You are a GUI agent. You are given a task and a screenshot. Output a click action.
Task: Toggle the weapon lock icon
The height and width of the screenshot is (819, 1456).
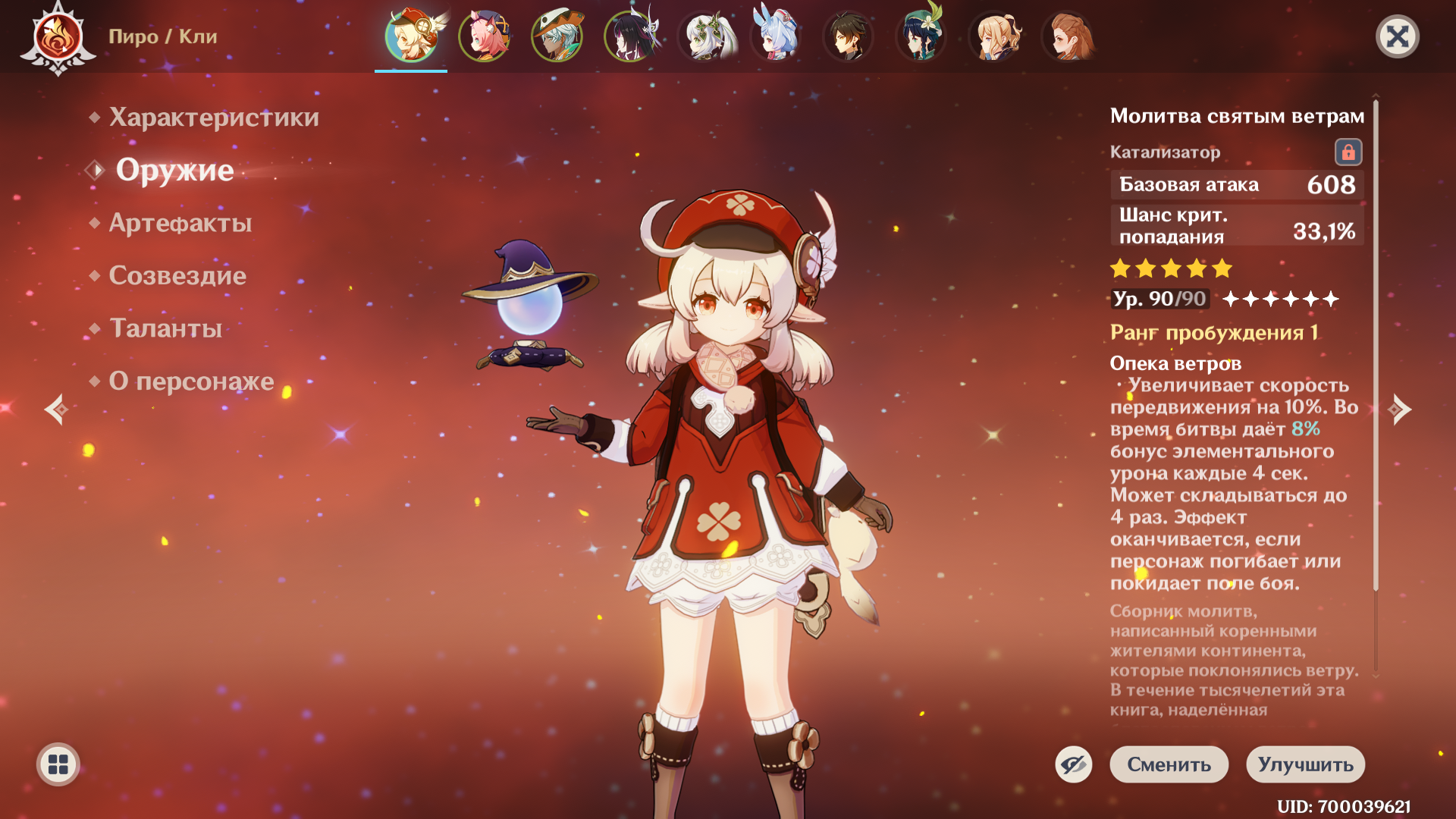(x=1348, y=152)
